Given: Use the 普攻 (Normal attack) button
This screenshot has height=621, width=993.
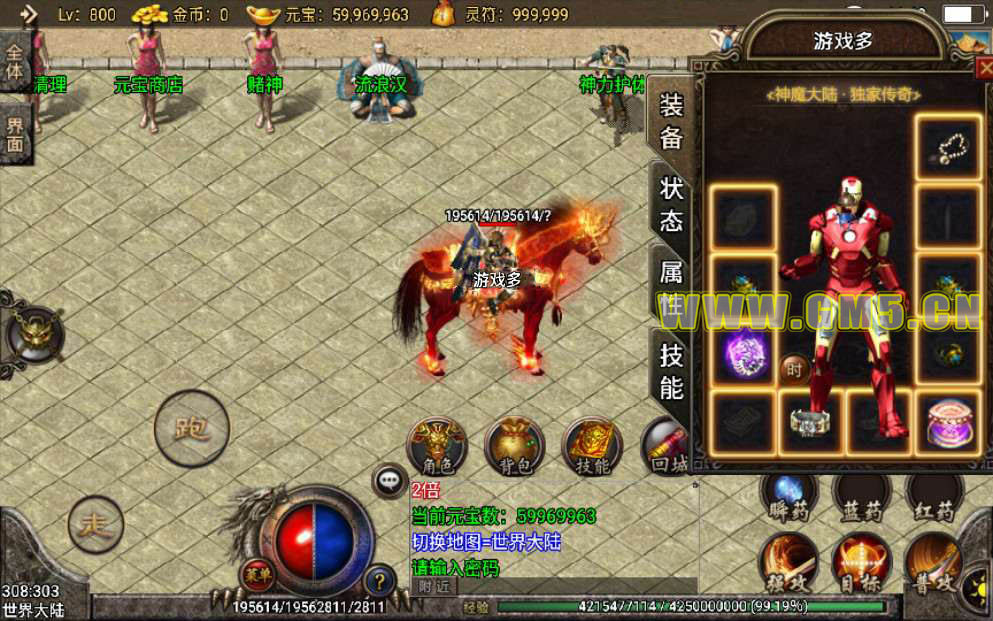Looking at the screenshot, I should [934, 563].
